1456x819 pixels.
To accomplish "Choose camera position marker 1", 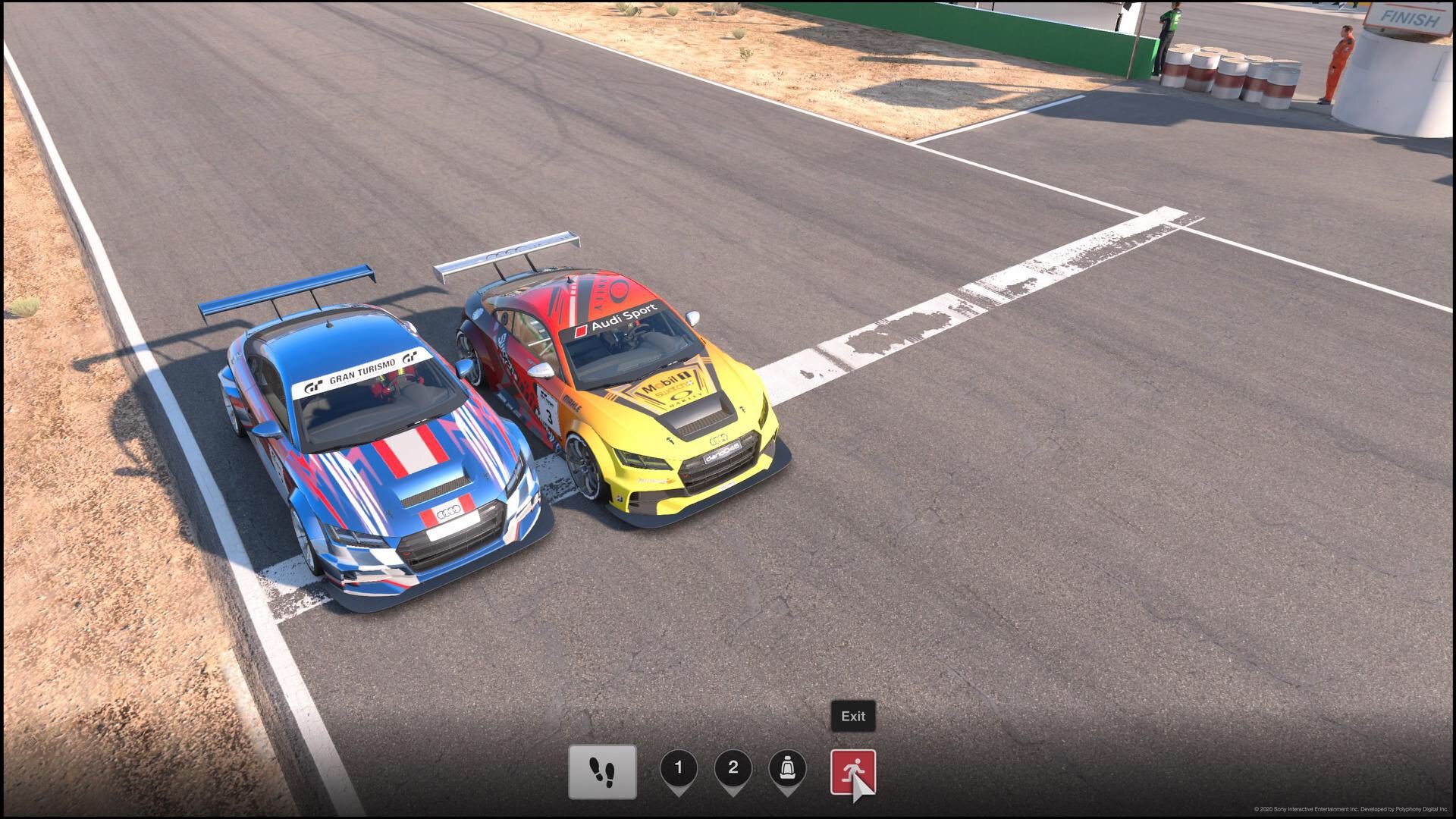I will (x=679, y=769).
